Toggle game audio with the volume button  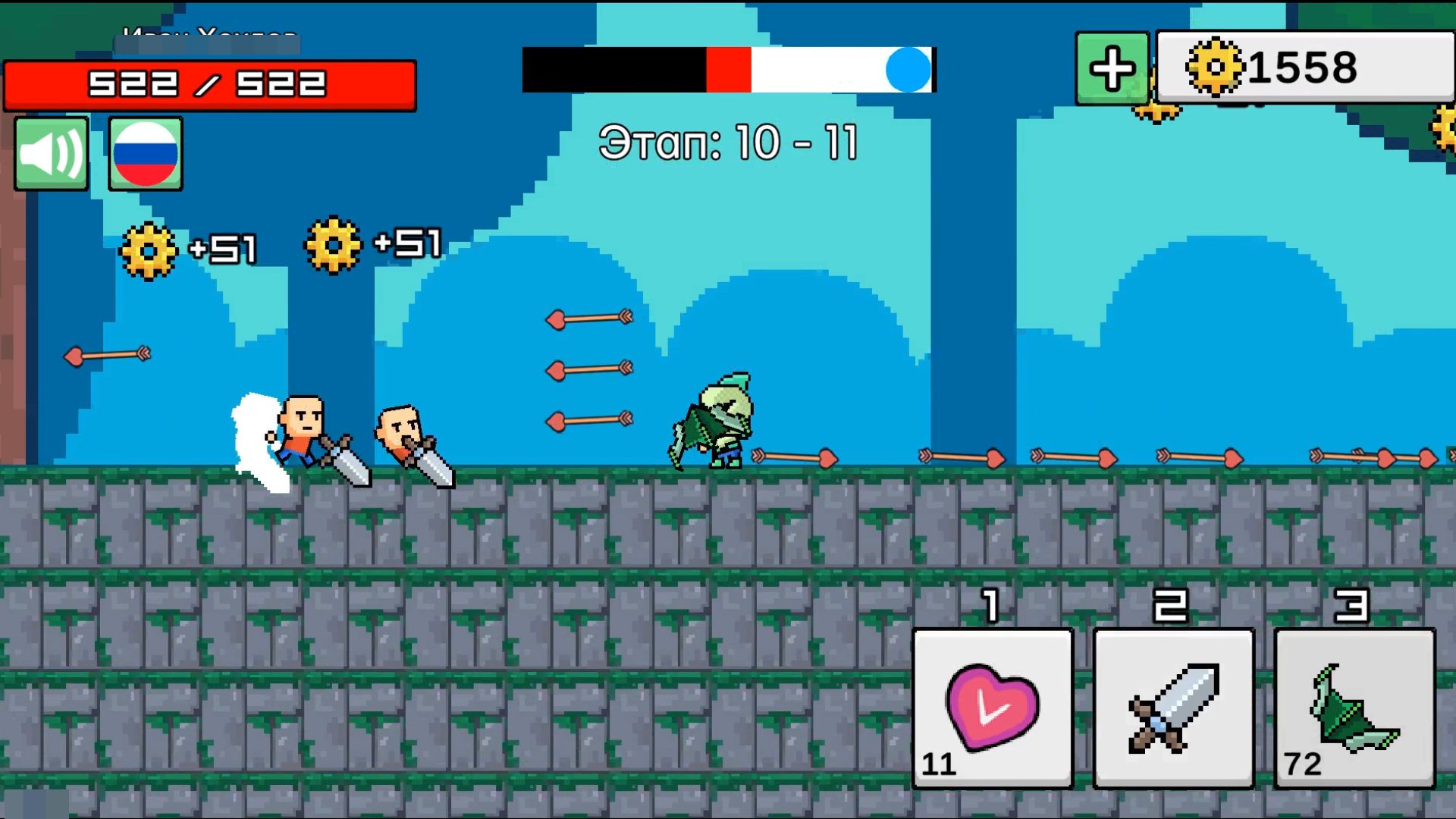point(50,153)
